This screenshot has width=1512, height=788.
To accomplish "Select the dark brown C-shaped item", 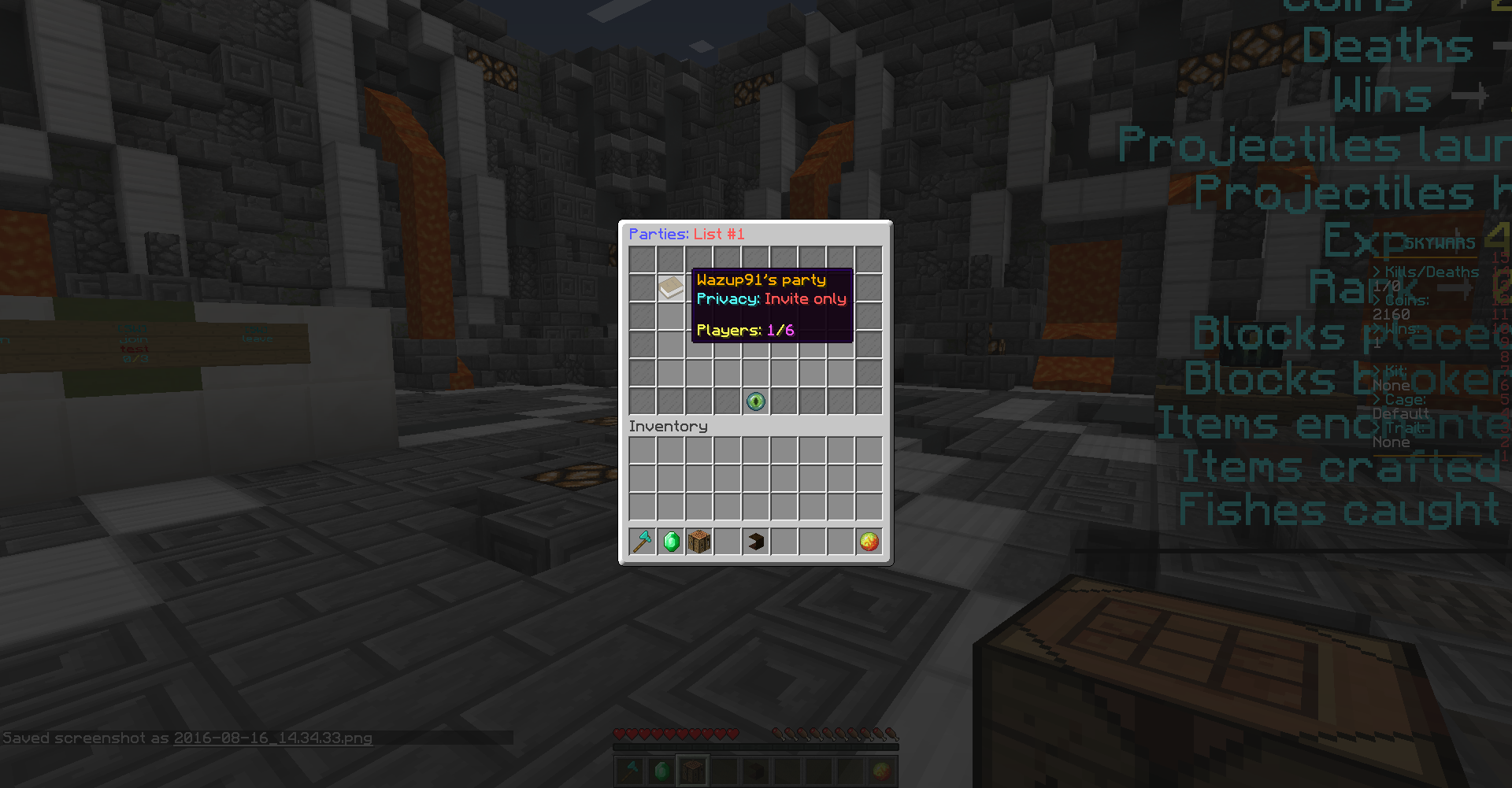I will click(756, 542).
